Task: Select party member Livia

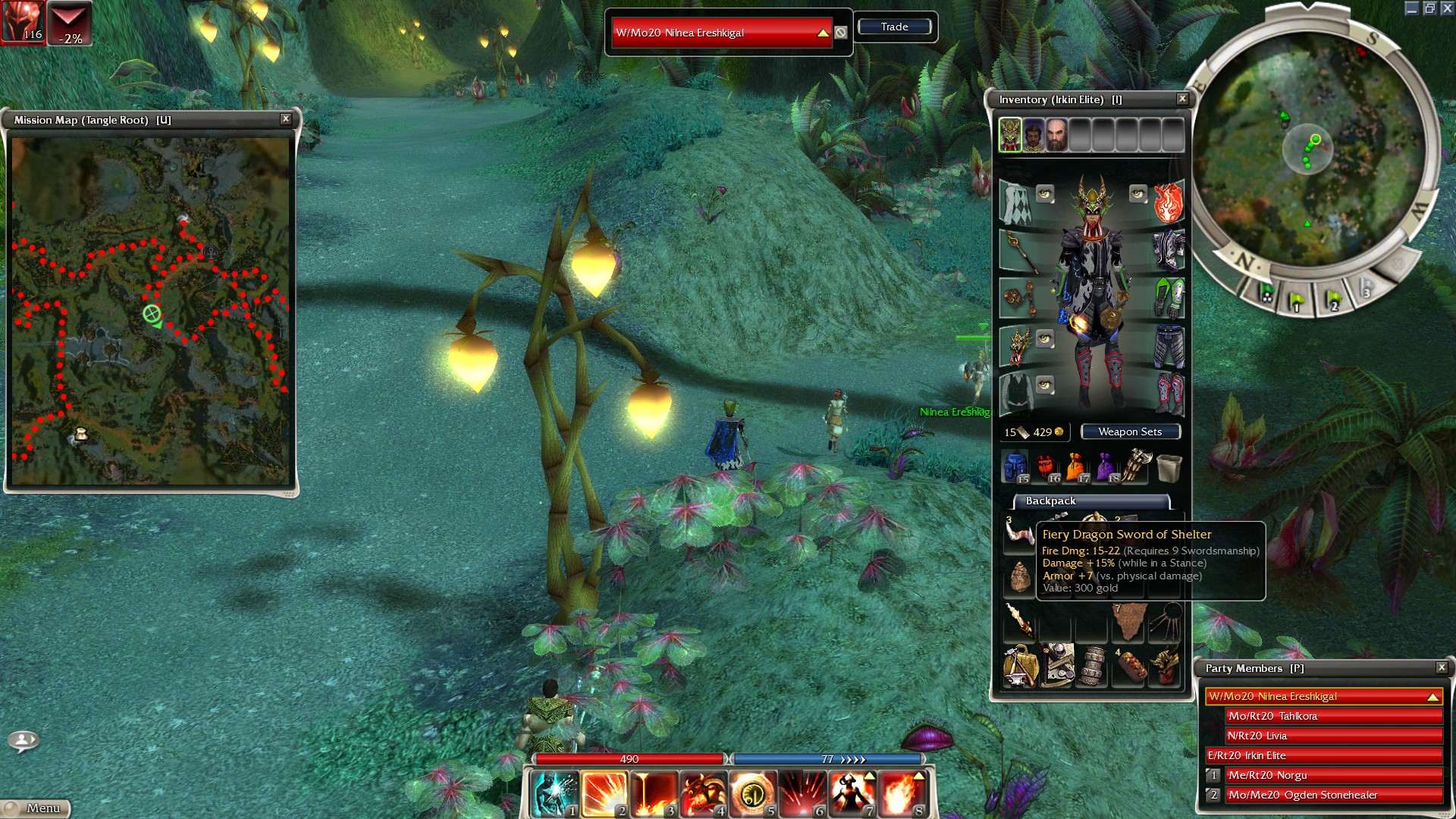Action: point(1333,736)
